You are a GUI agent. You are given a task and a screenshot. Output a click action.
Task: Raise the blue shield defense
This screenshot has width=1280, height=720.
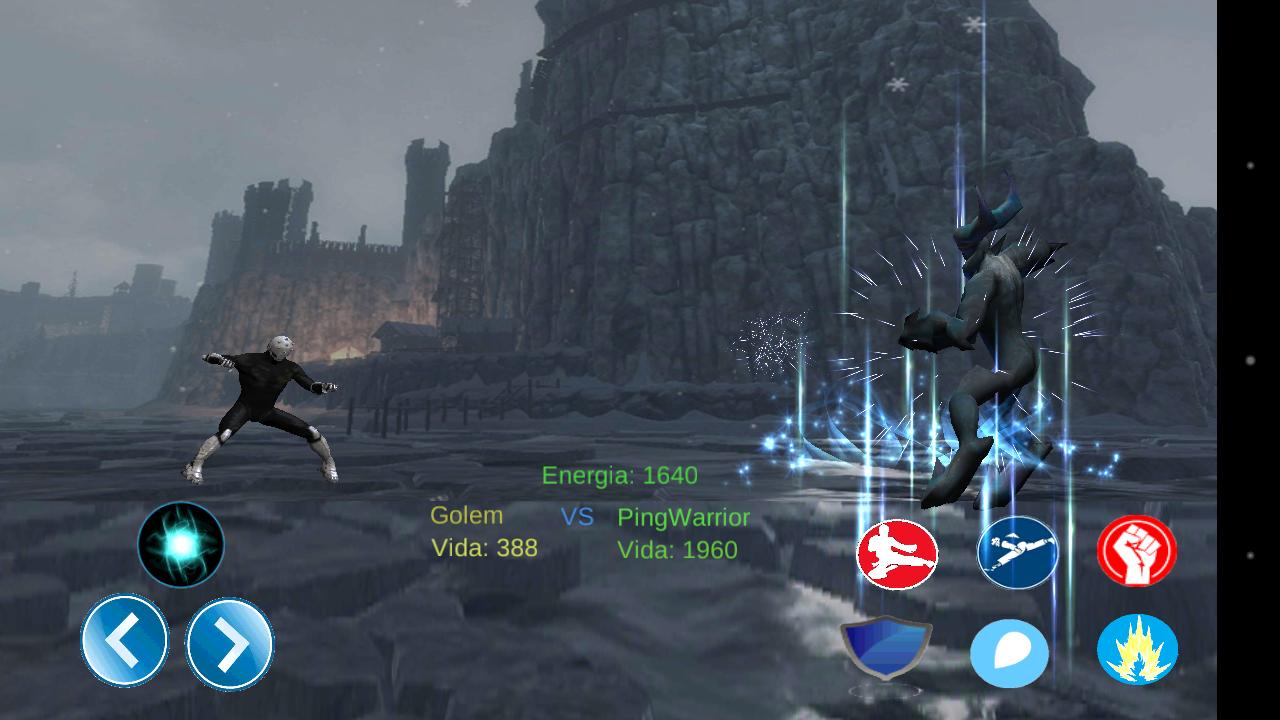pyautogui.click(x=886, y=648)
